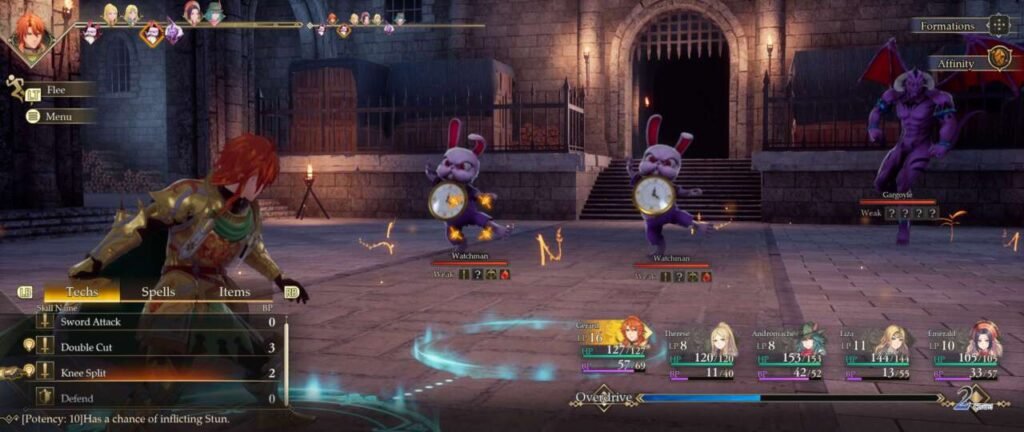The width and height of the screenshot is (1024, 432).
Task: Switch to the Techs tab
Action: click(82, 292)
